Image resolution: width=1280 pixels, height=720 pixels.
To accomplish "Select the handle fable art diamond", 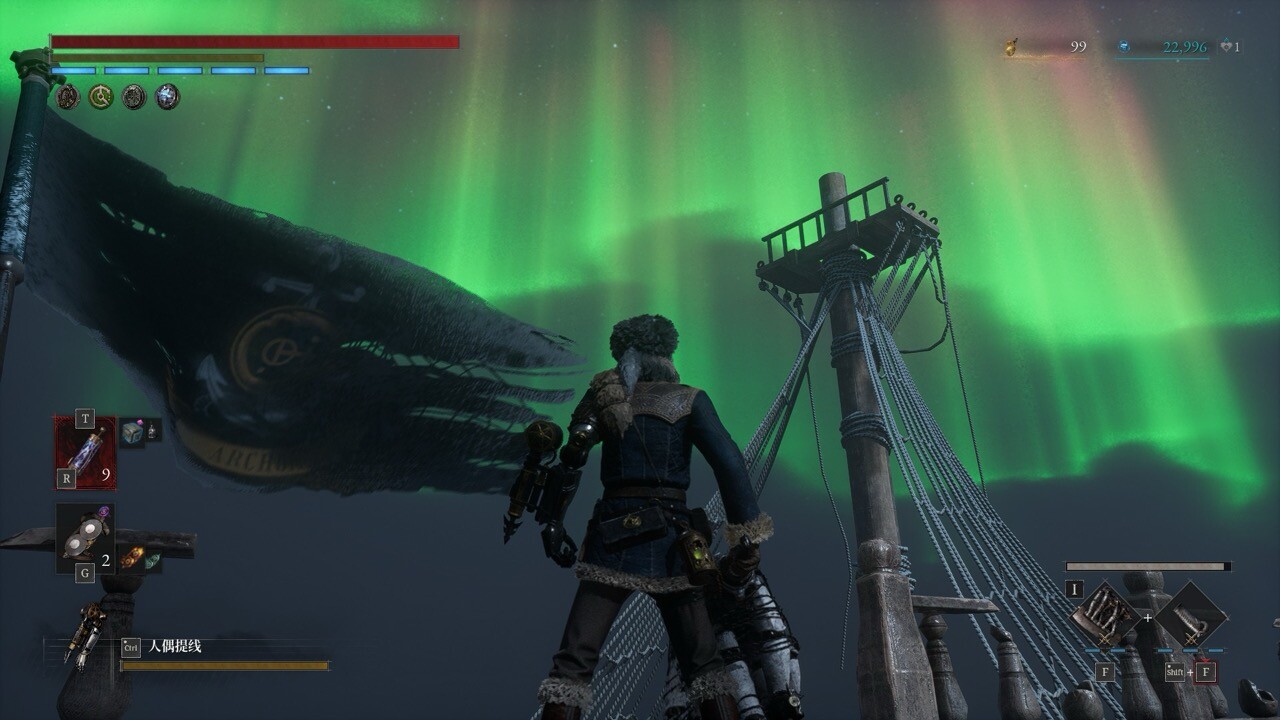I will [1190, 614].
